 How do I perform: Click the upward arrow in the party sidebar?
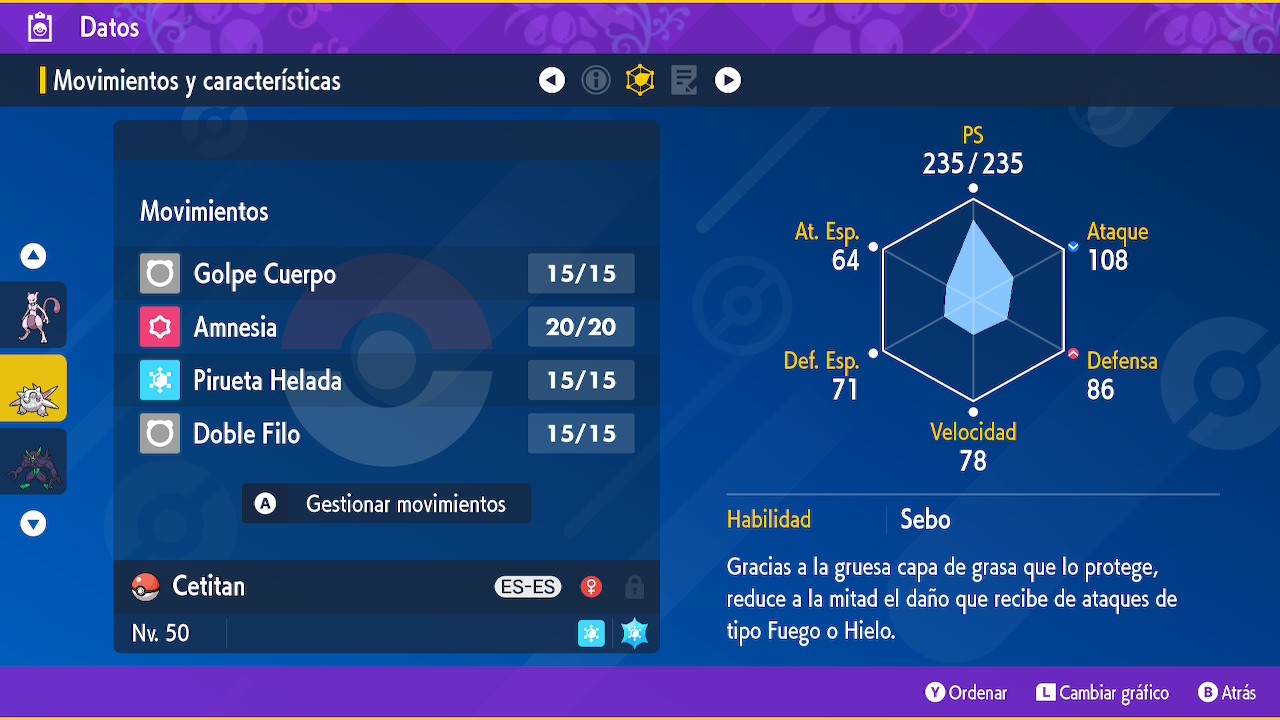tap(33, 256)
